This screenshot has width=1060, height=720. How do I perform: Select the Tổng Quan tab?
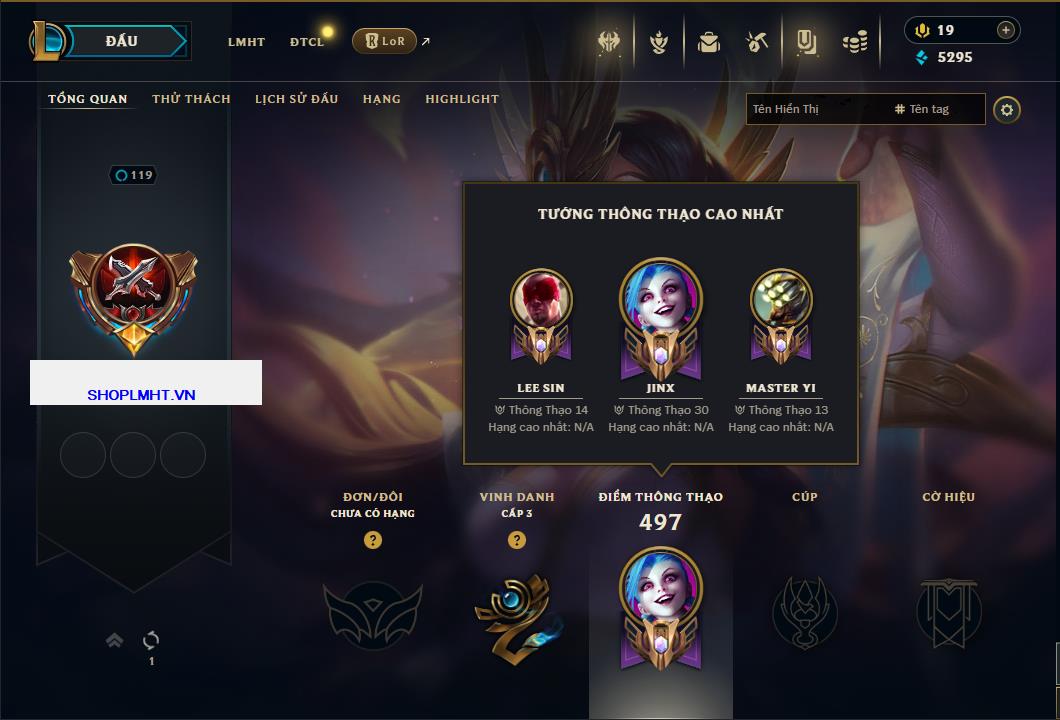coord(88,99)
